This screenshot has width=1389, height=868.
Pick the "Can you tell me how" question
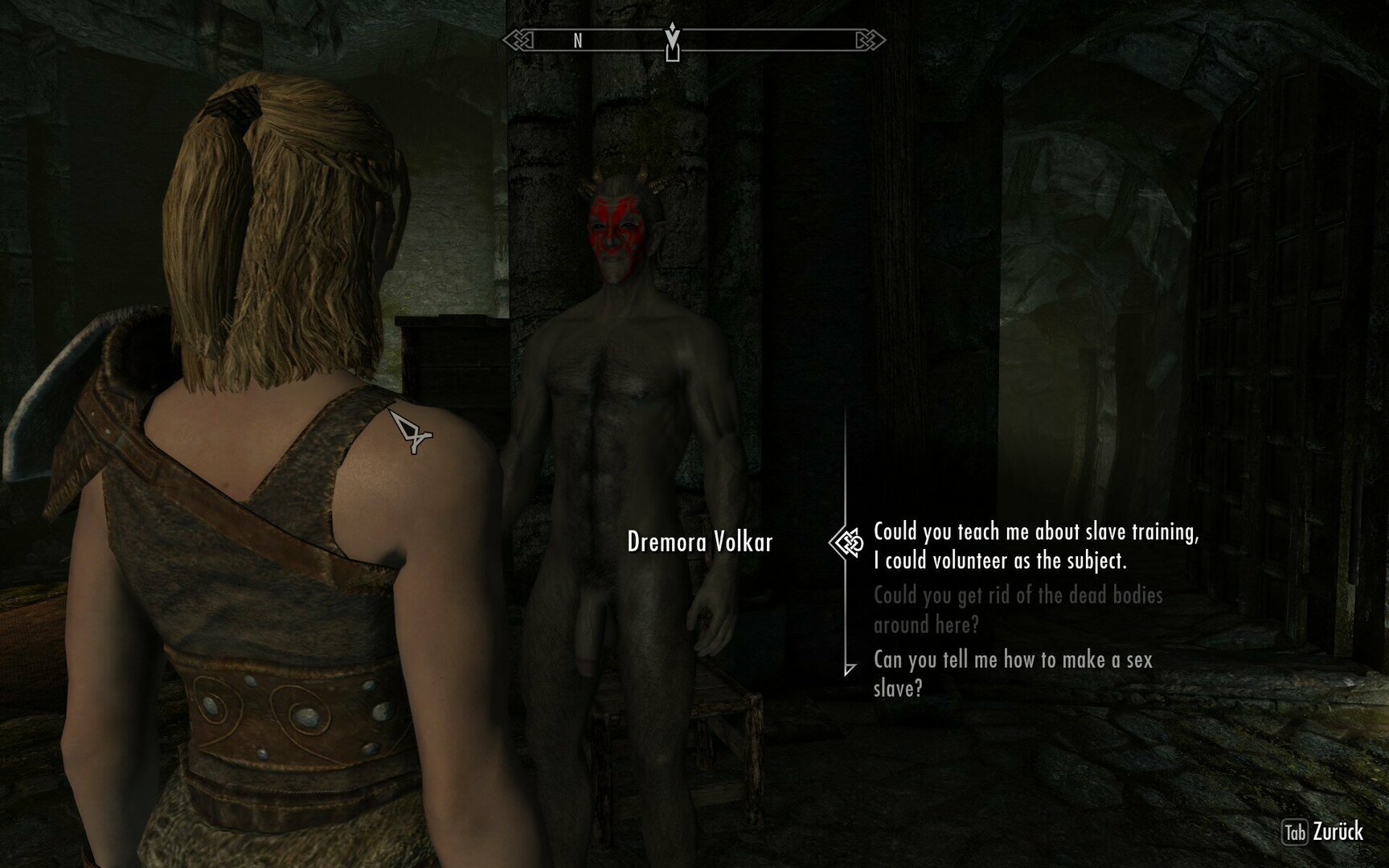point(1013,674)
